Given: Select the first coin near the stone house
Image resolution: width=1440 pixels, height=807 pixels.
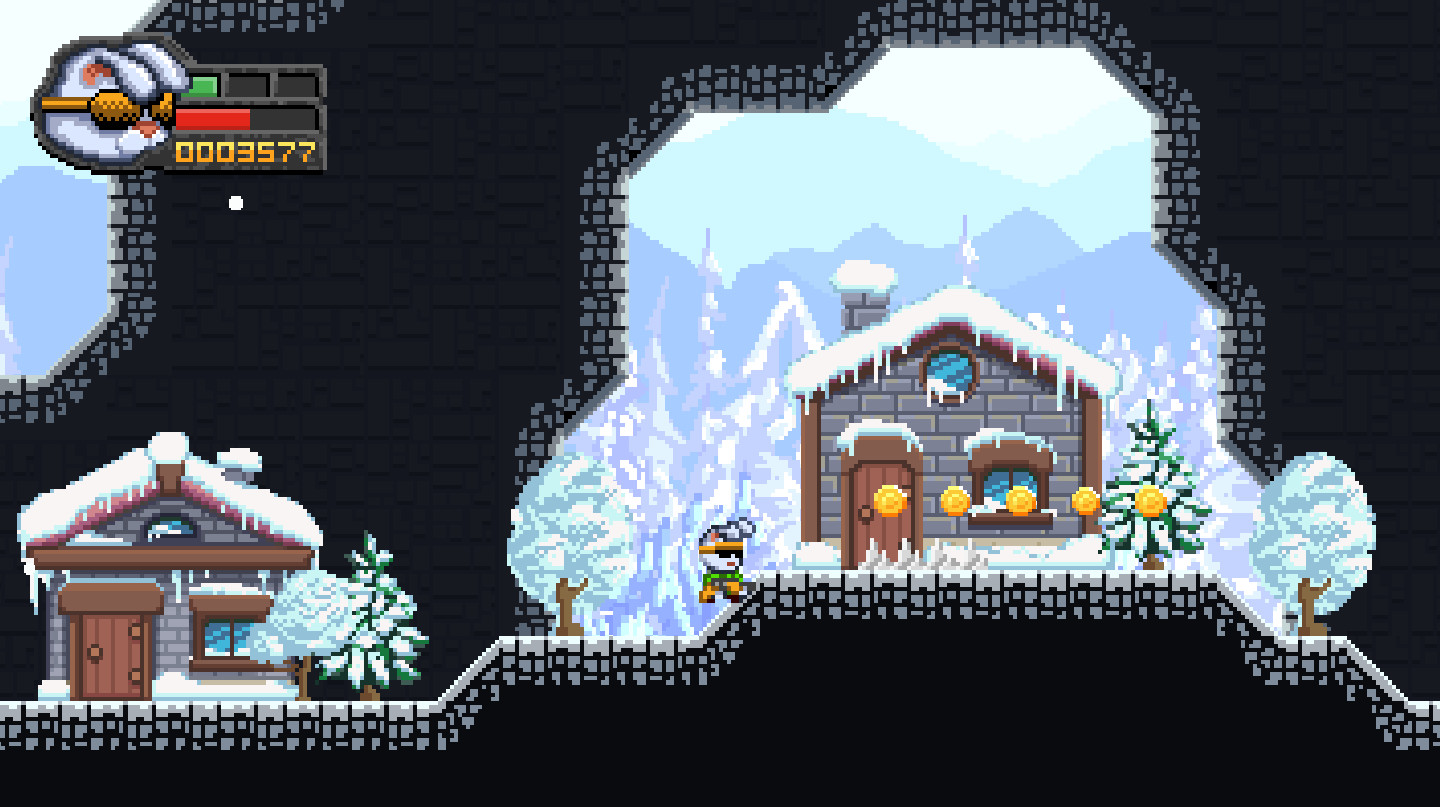Looking at the screenshot, I should (889, 500).
